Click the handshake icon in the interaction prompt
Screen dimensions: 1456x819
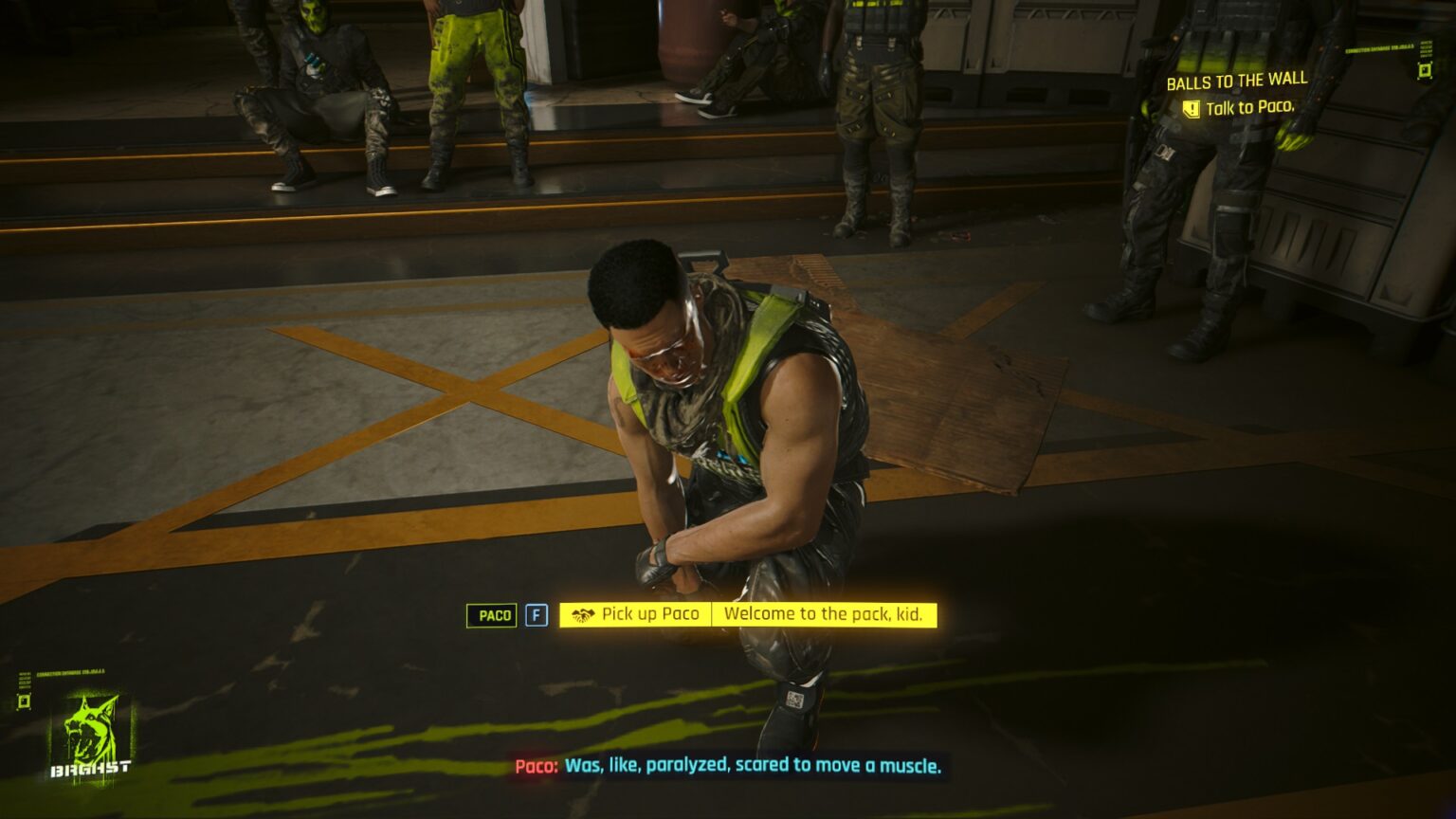tap(584, 614)
